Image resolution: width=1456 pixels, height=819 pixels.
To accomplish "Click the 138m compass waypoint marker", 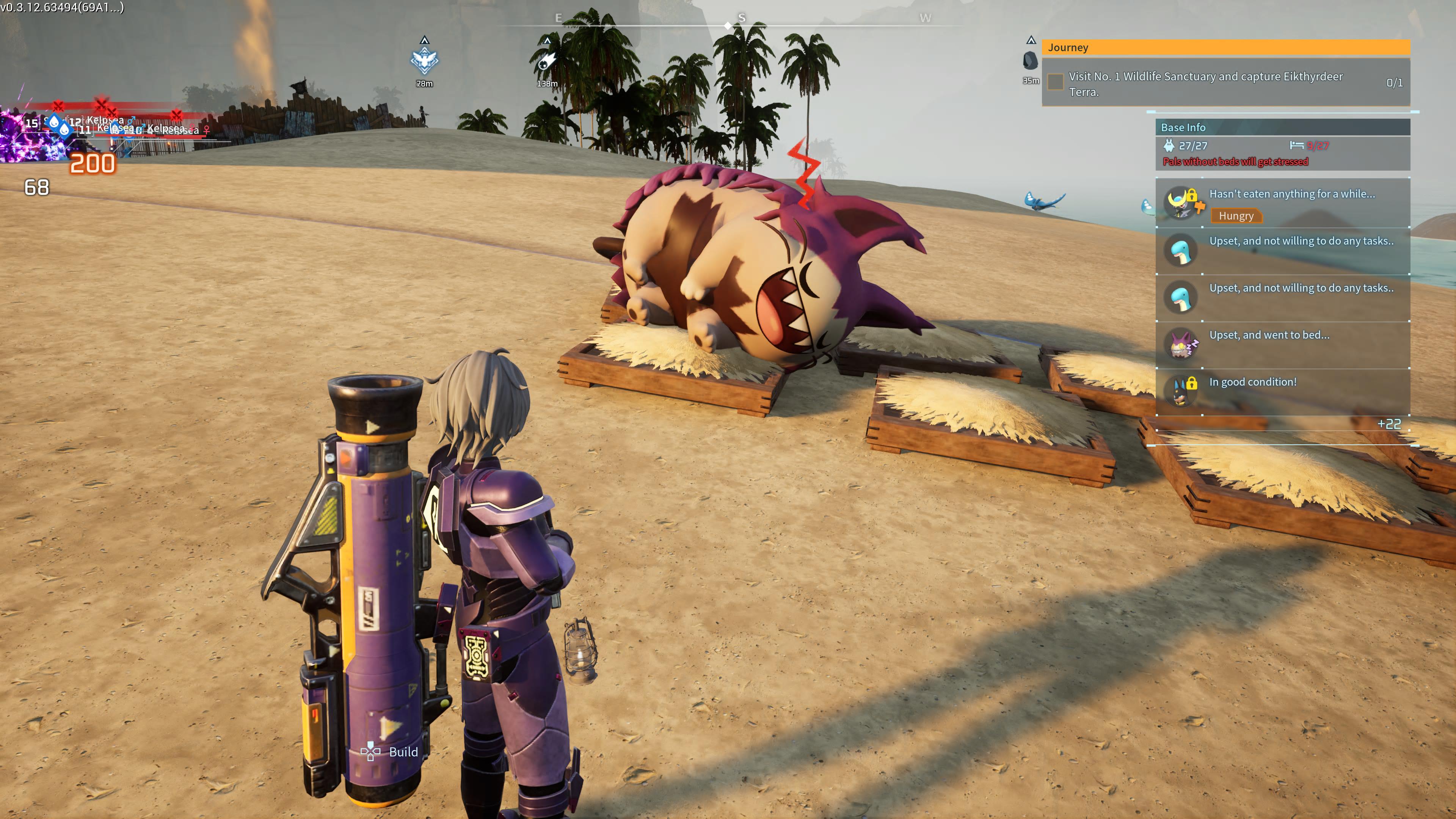I will pos(546,61).
